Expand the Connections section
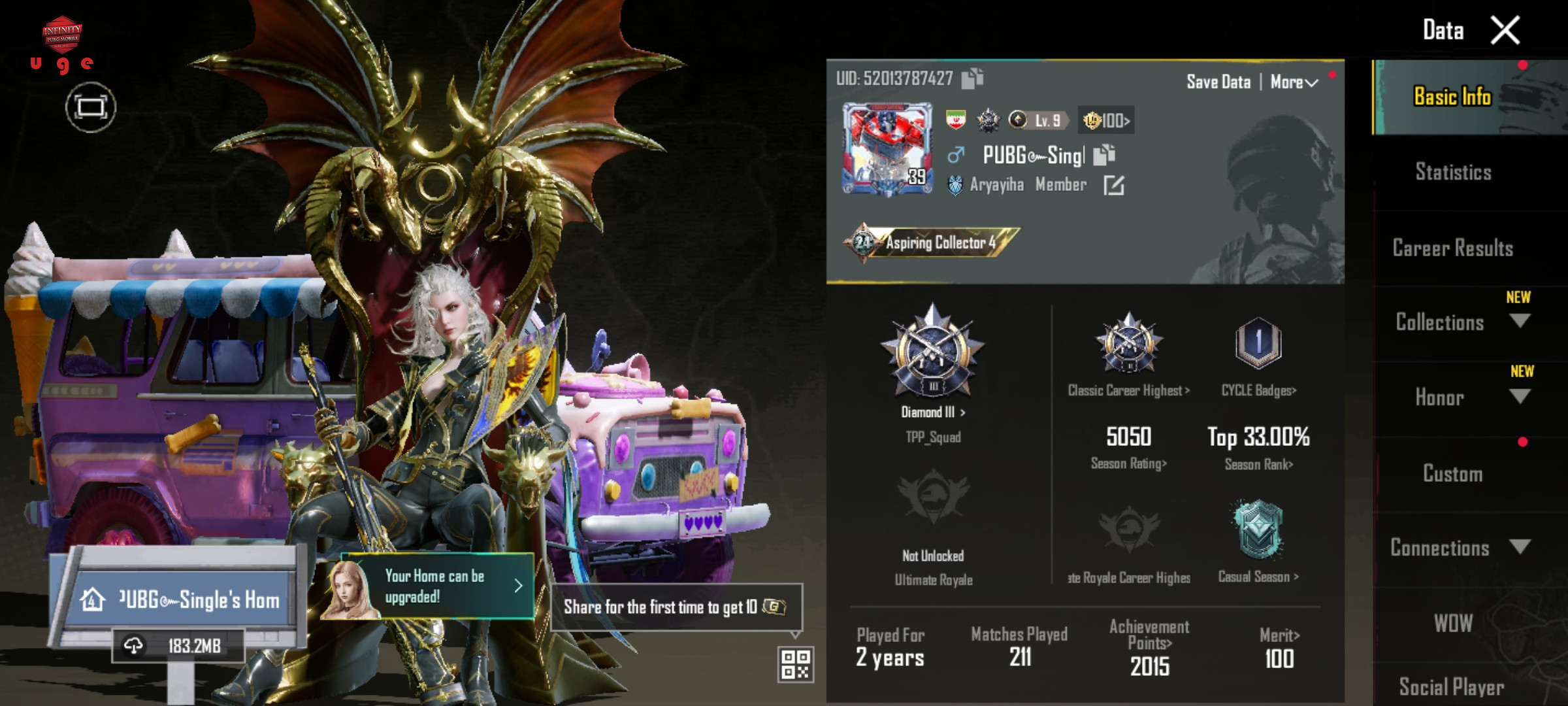1568x706 pixels. point(1520,547)
